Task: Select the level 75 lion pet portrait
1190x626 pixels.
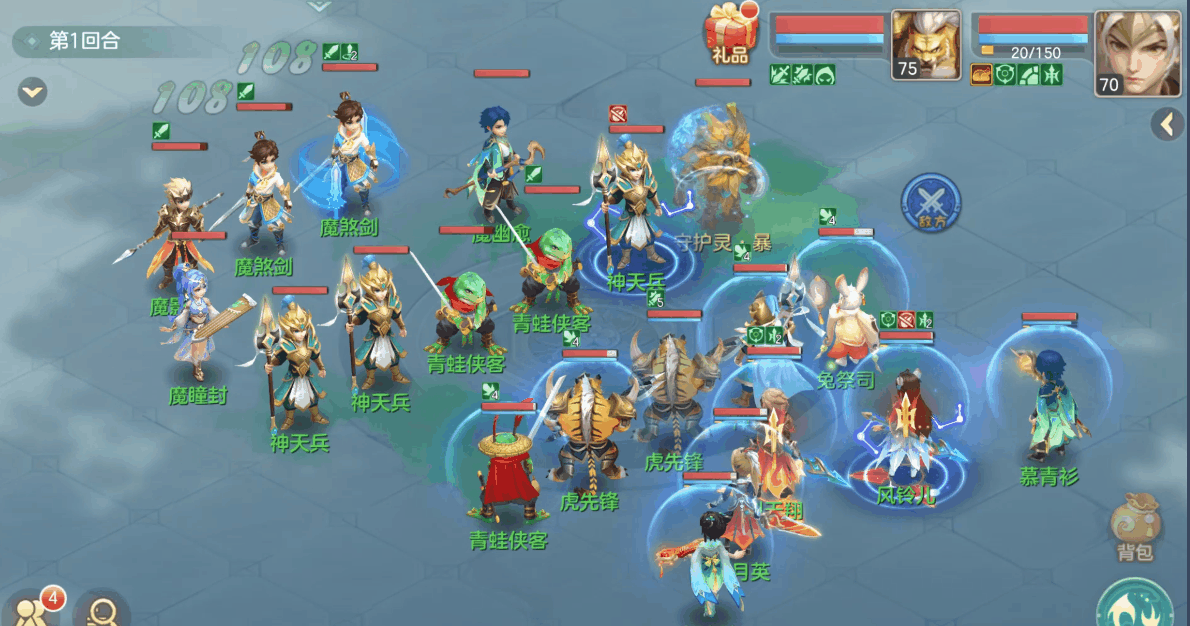Action: pyautogui.click(x=925, y=44)
